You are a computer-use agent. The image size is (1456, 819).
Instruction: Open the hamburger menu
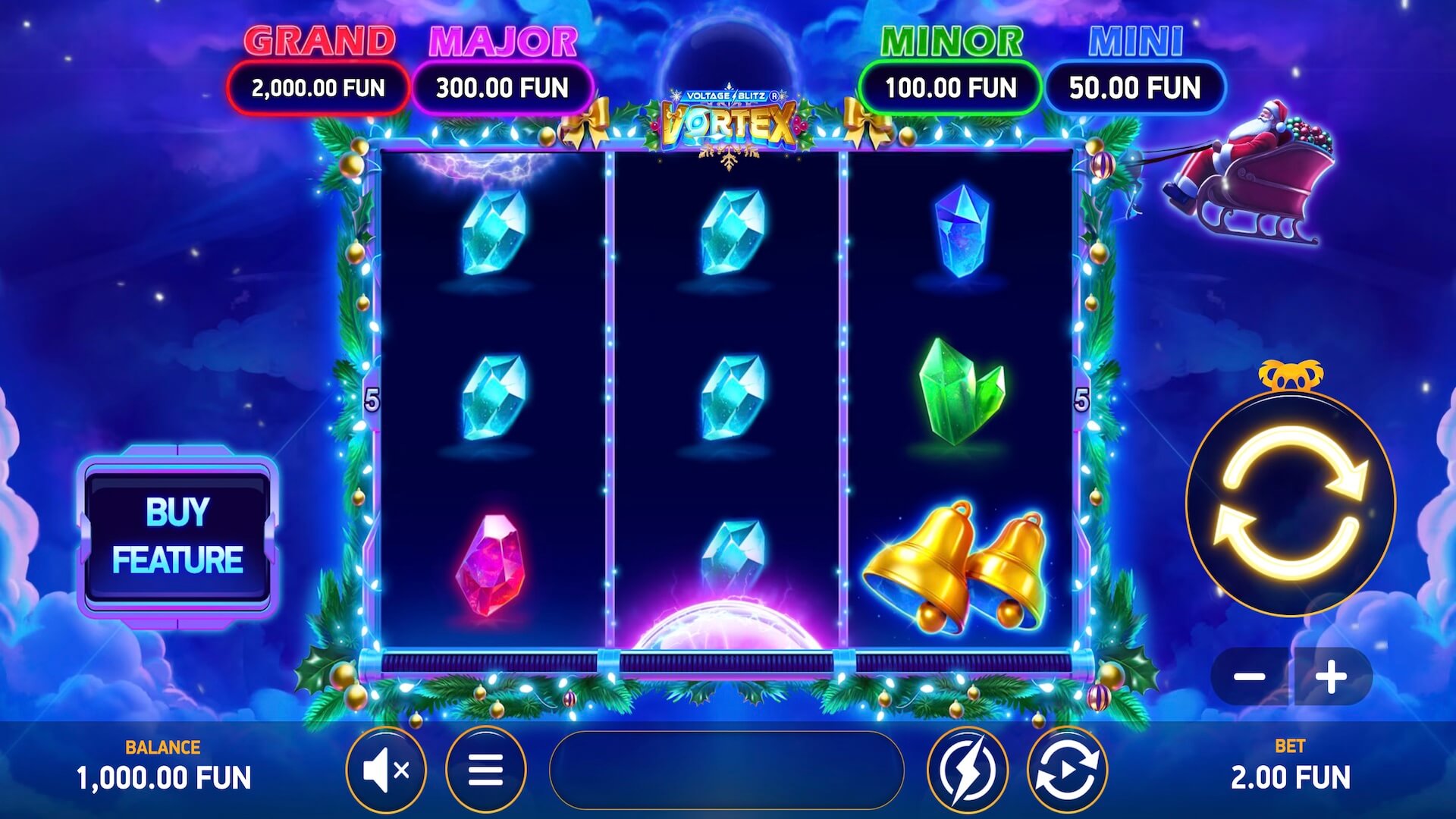[485, 770]
